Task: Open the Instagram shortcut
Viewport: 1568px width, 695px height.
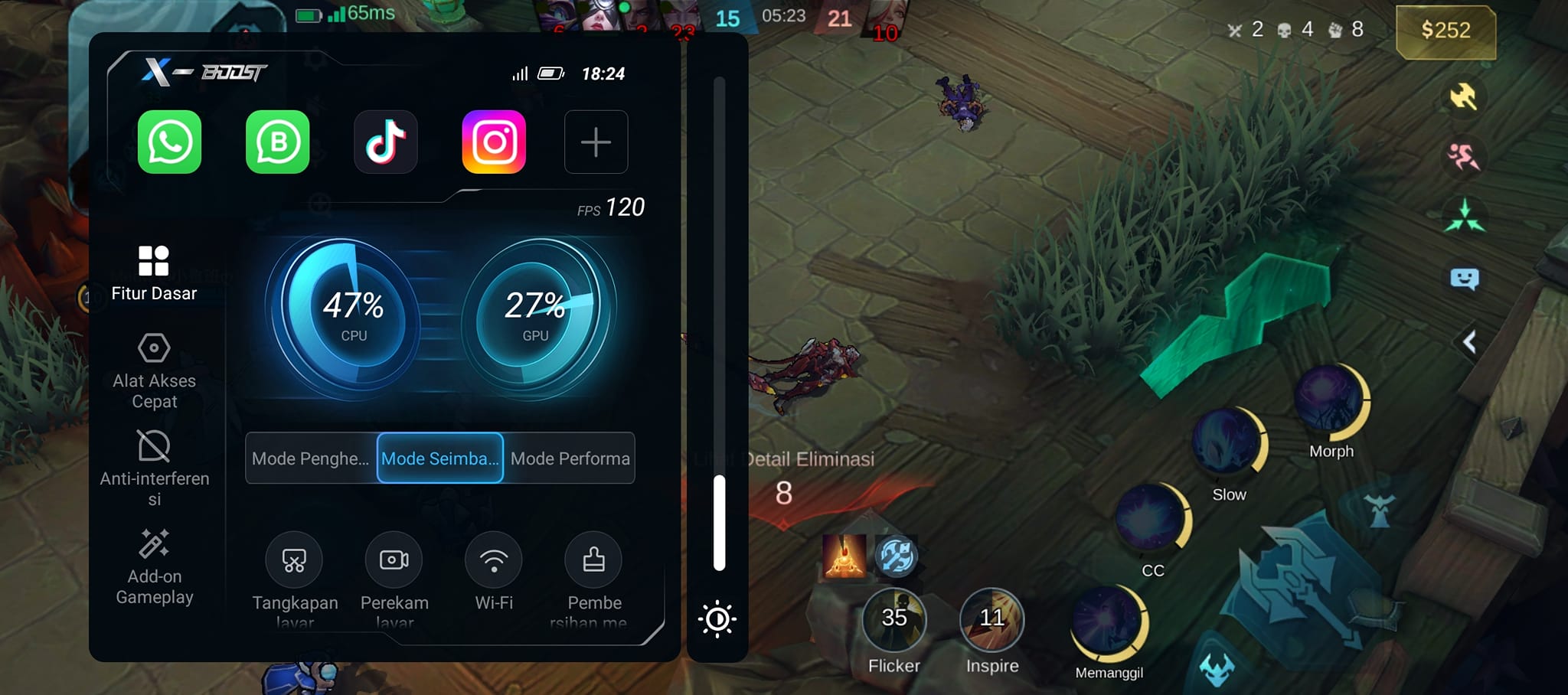Action: tap(494, 142)
